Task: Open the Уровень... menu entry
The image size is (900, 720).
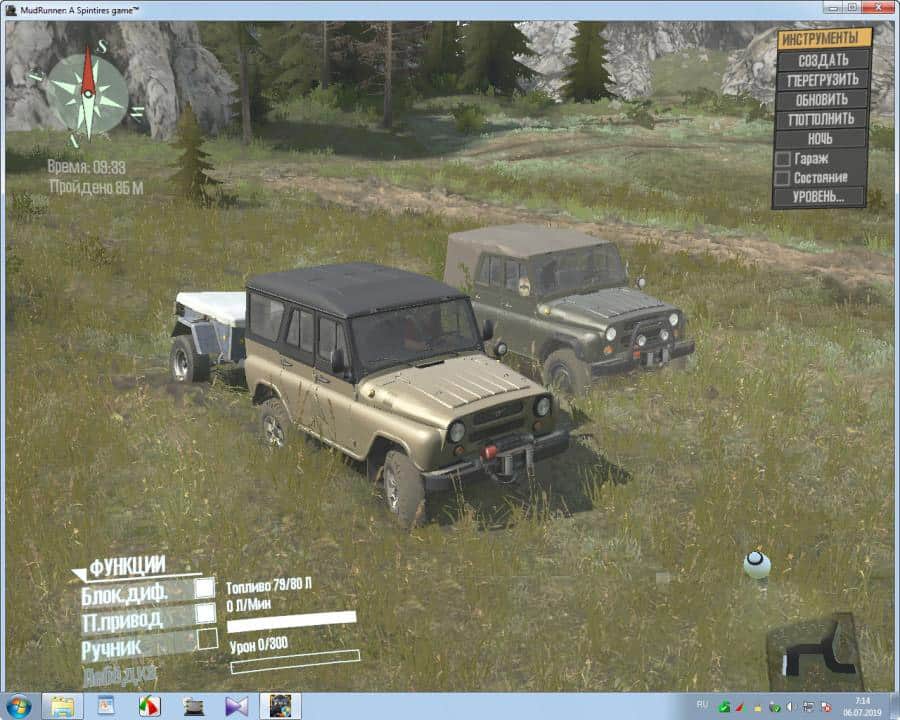Action: tap(819, 197)
